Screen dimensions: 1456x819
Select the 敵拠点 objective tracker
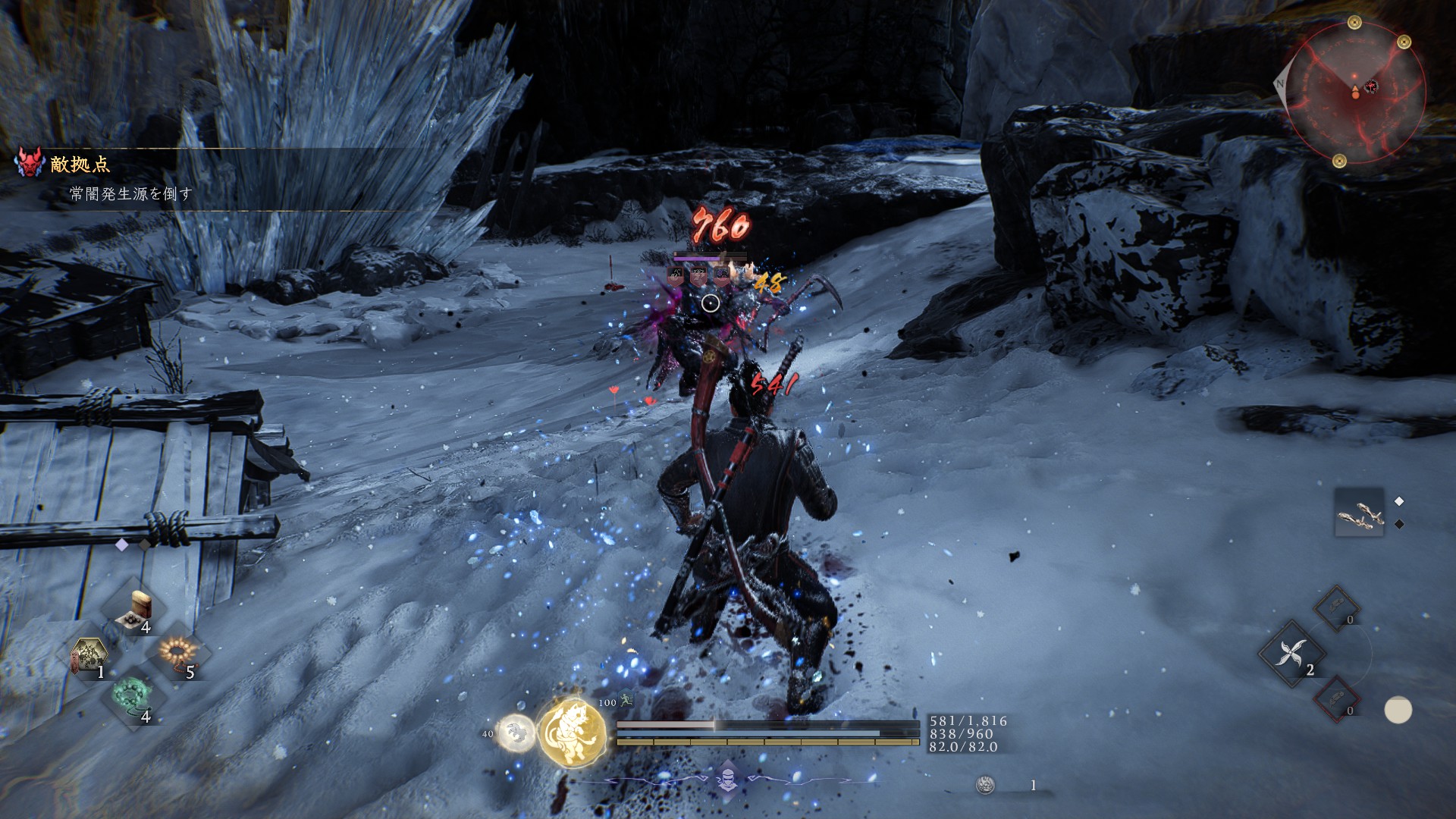[80, 164]
